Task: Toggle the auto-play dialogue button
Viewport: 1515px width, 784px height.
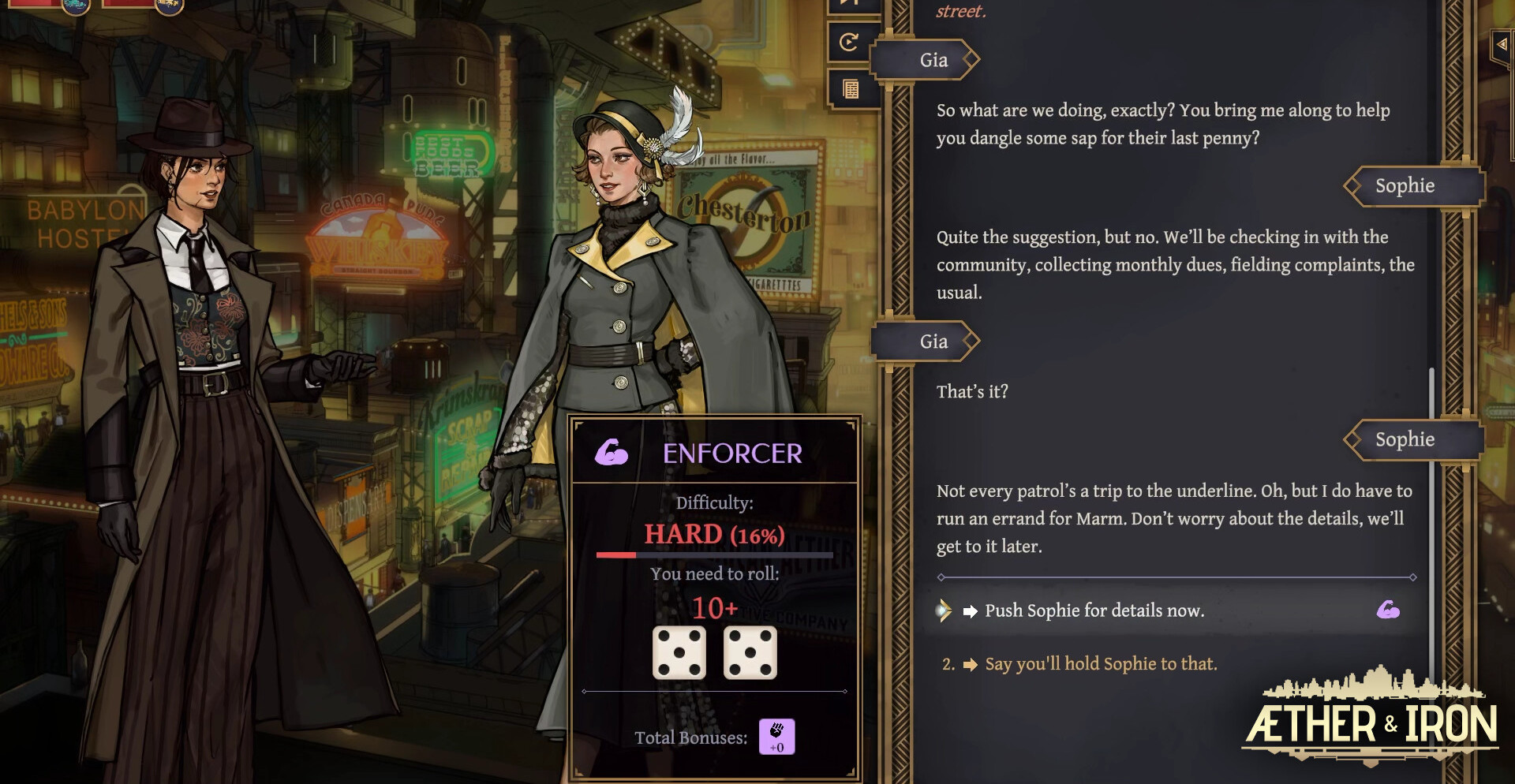Action: tap(850, 42)
